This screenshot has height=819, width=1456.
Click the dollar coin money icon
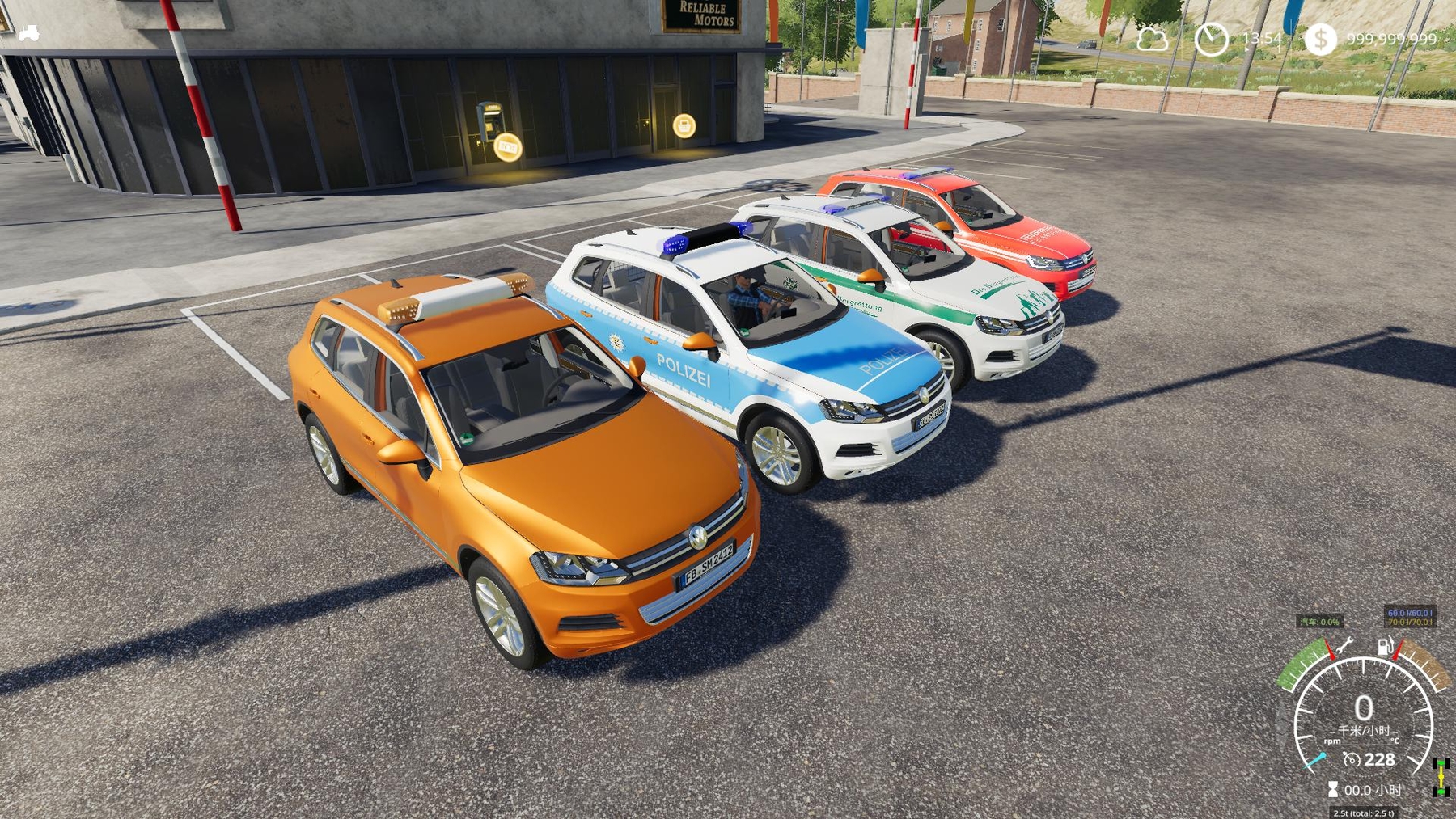1320,39
